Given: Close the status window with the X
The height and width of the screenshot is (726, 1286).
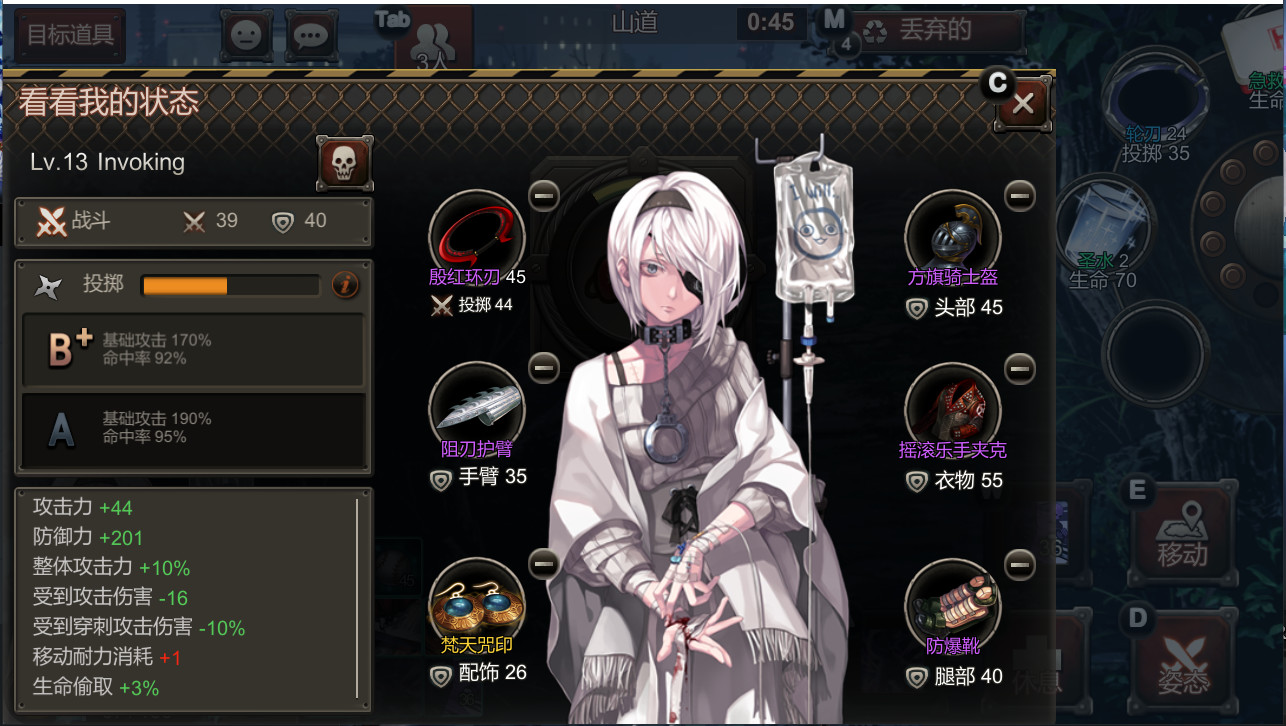Looking at the screenshot, I should [1022, 103].
